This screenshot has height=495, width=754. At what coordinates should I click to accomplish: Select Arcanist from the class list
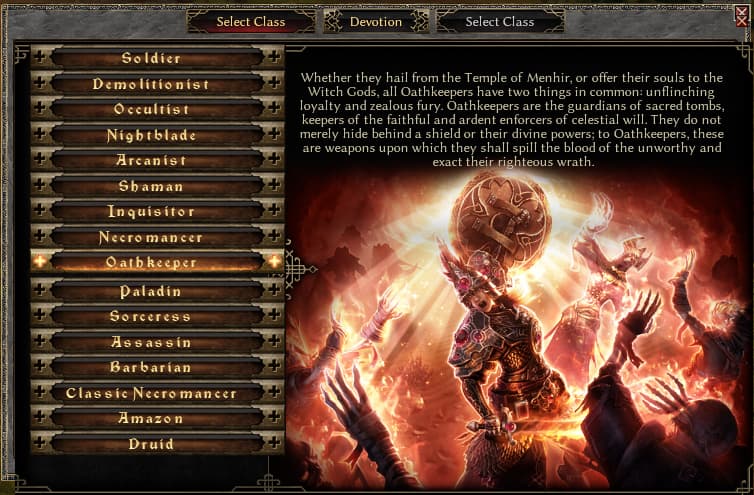point(152,160)
